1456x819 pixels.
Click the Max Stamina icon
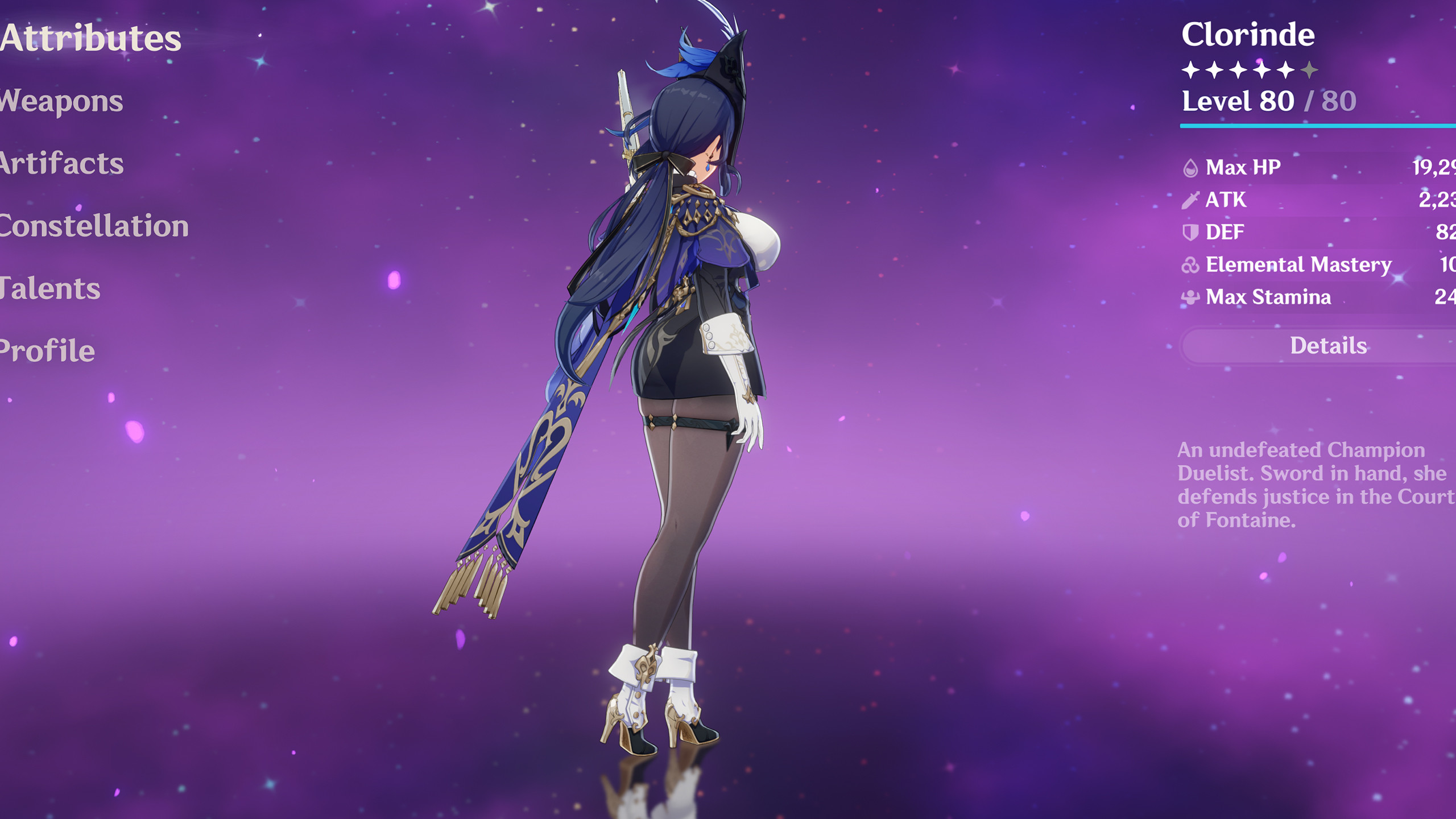1192,297
